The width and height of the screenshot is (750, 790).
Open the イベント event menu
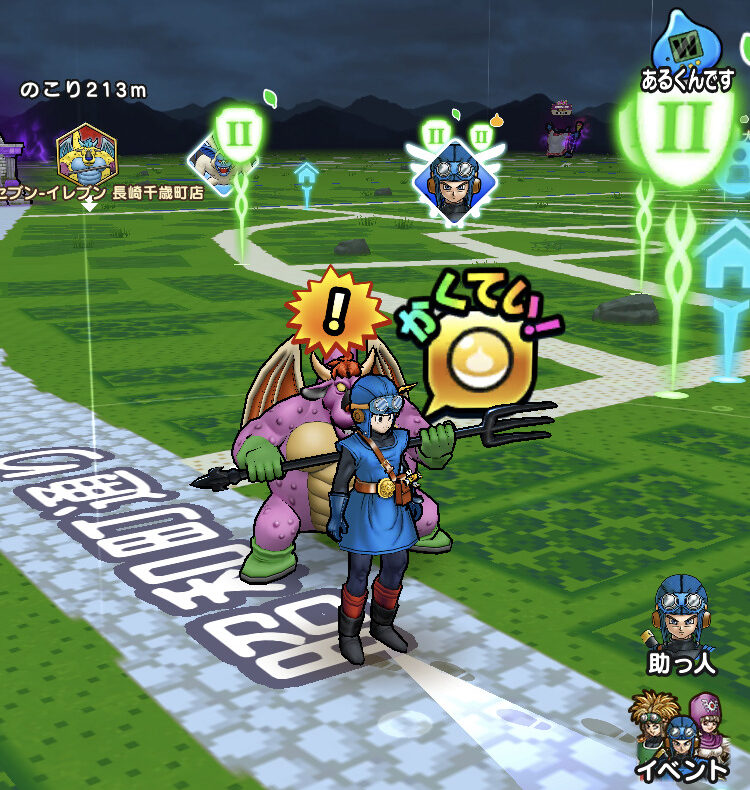coord(683,737)
